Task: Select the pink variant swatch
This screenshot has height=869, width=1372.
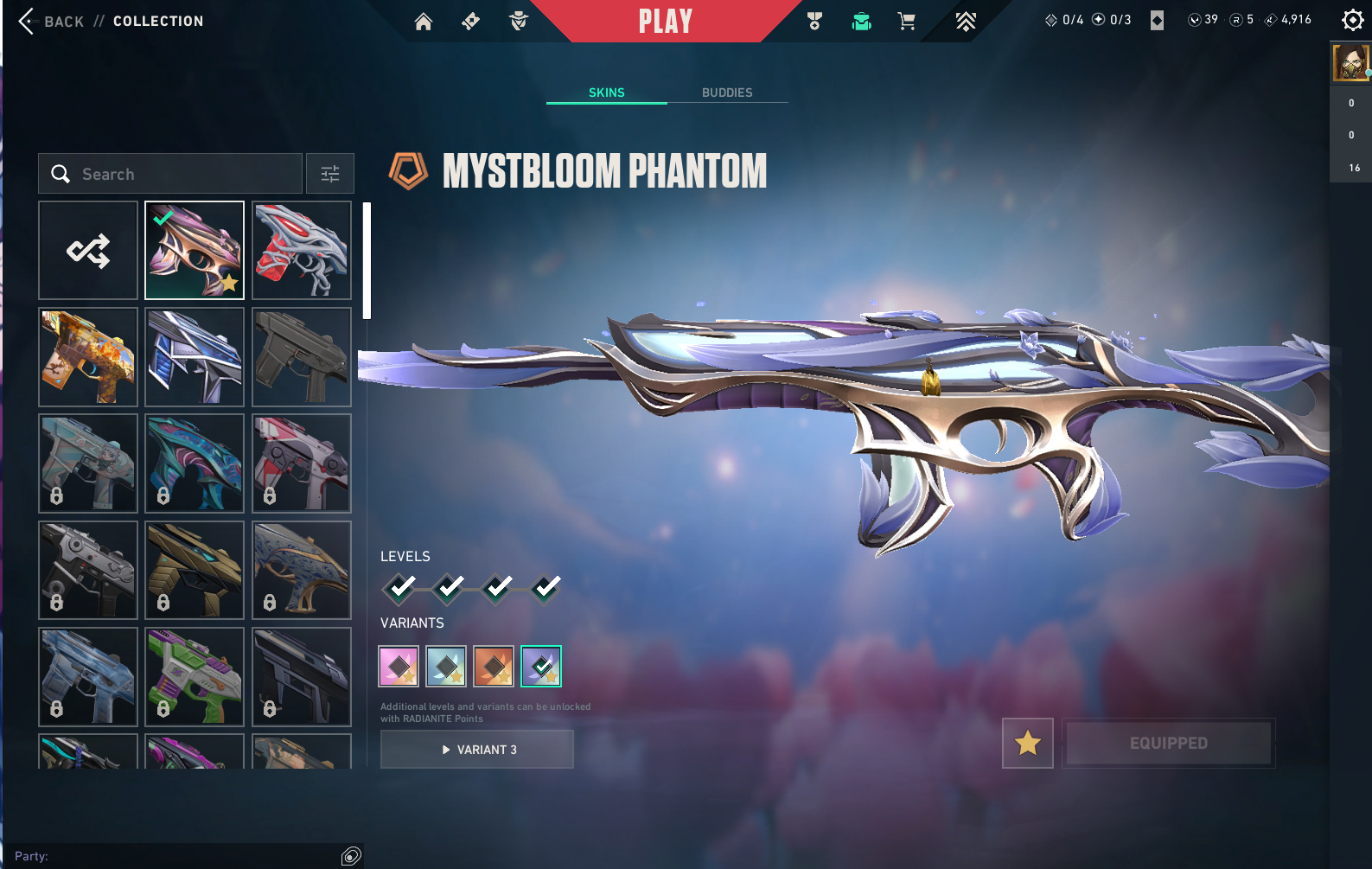Action: [x=399, y=667]
